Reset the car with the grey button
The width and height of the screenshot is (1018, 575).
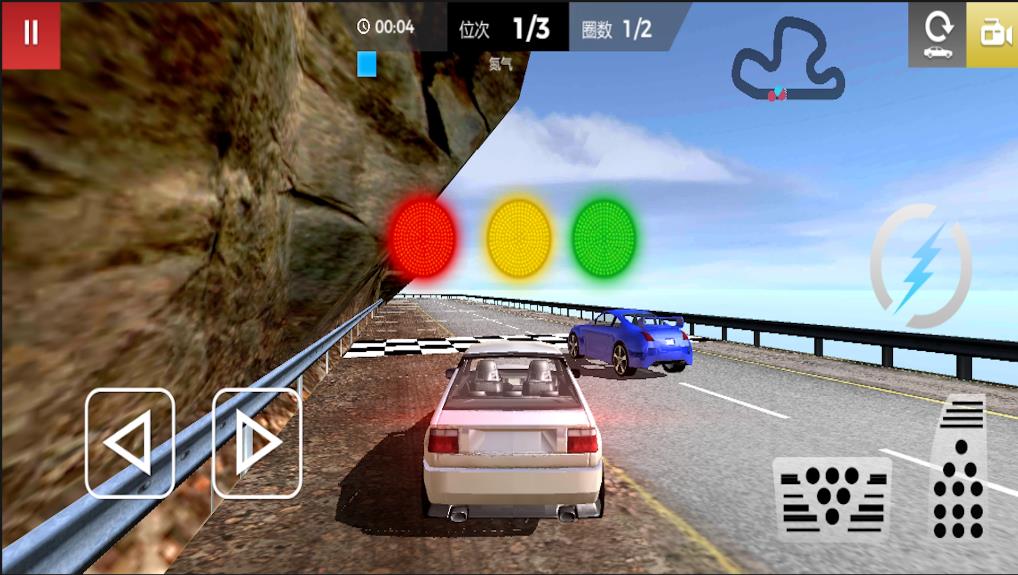[937, 34]
